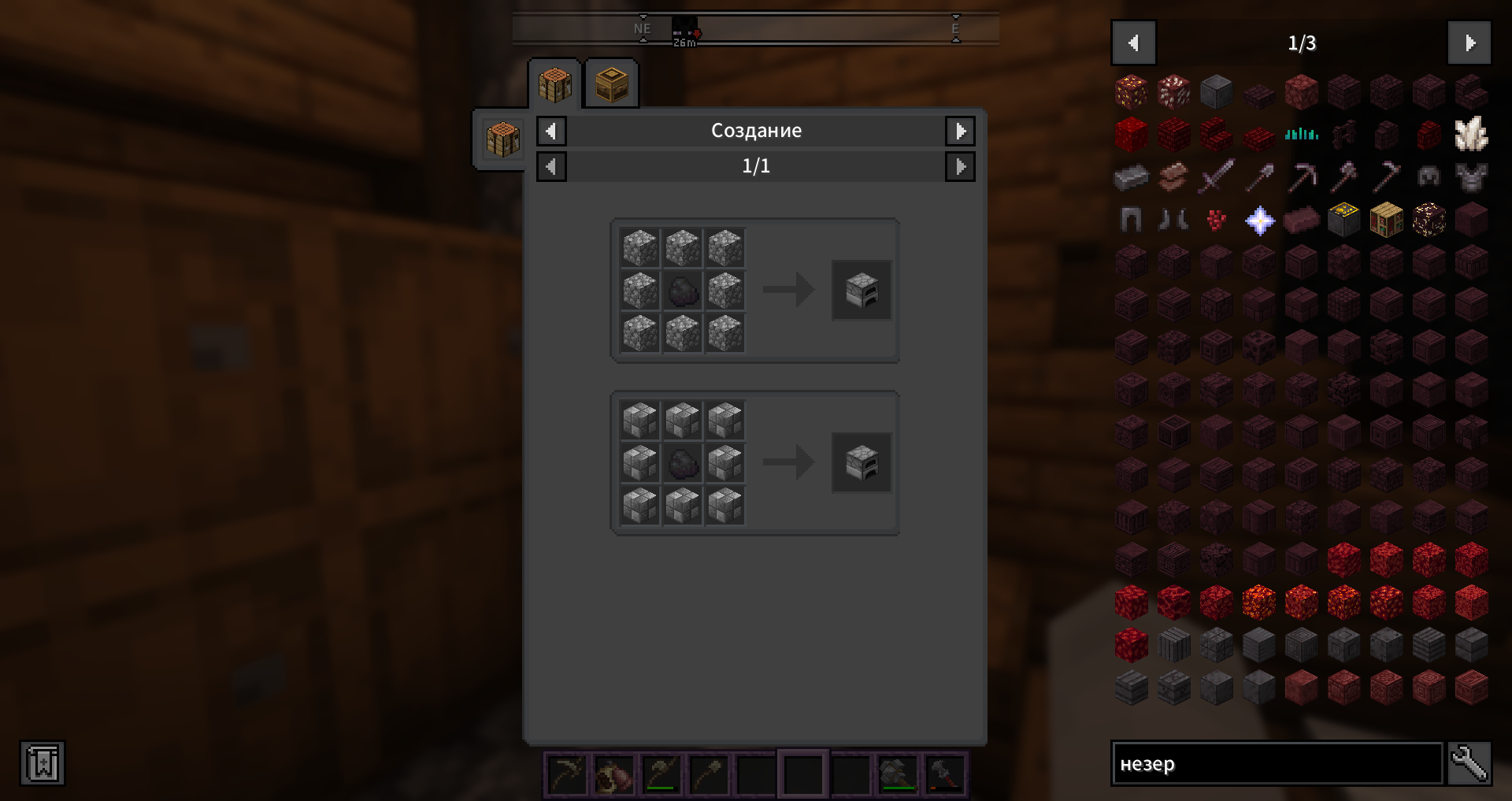Choose the netherite helmet item
This screenshot has width=1512, height=801.
[1429, 177]
